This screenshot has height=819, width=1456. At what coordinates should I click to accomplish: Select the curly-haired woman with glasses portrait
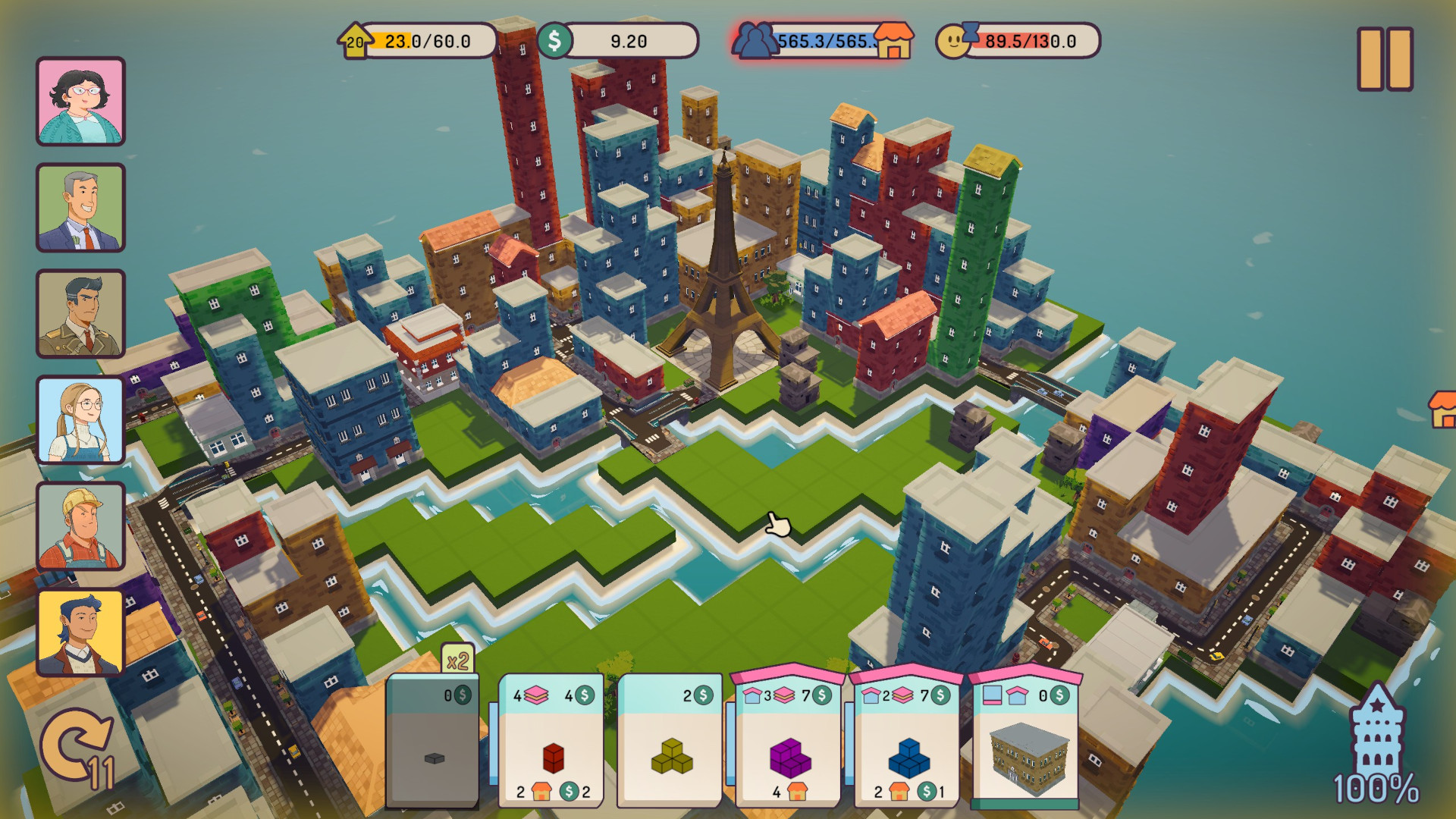pyautogui.click(x=80, y=101)
